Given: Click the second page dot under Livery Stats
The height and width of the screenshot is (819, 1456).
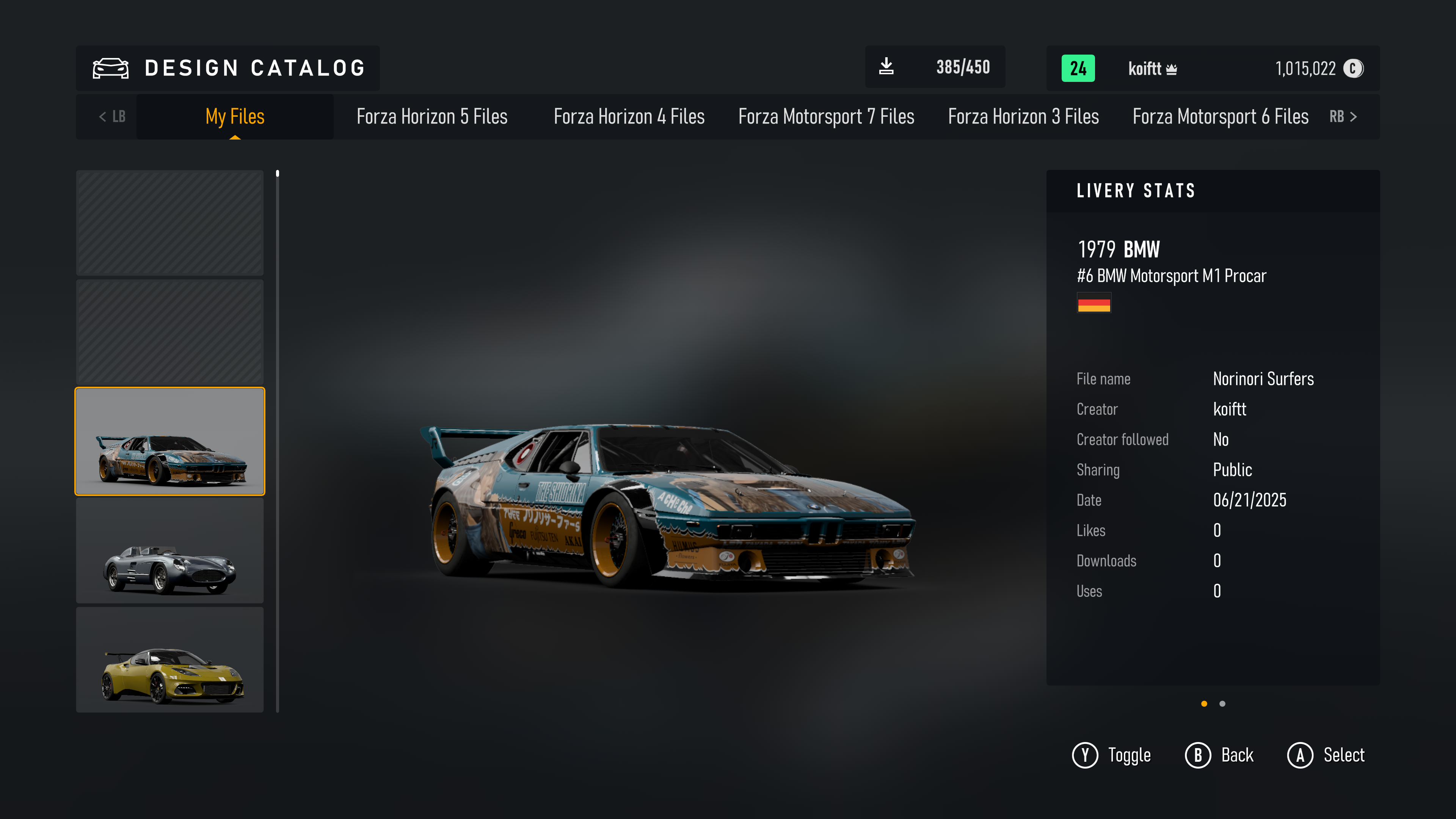Looking at the screenshot, I should 1222,704.
